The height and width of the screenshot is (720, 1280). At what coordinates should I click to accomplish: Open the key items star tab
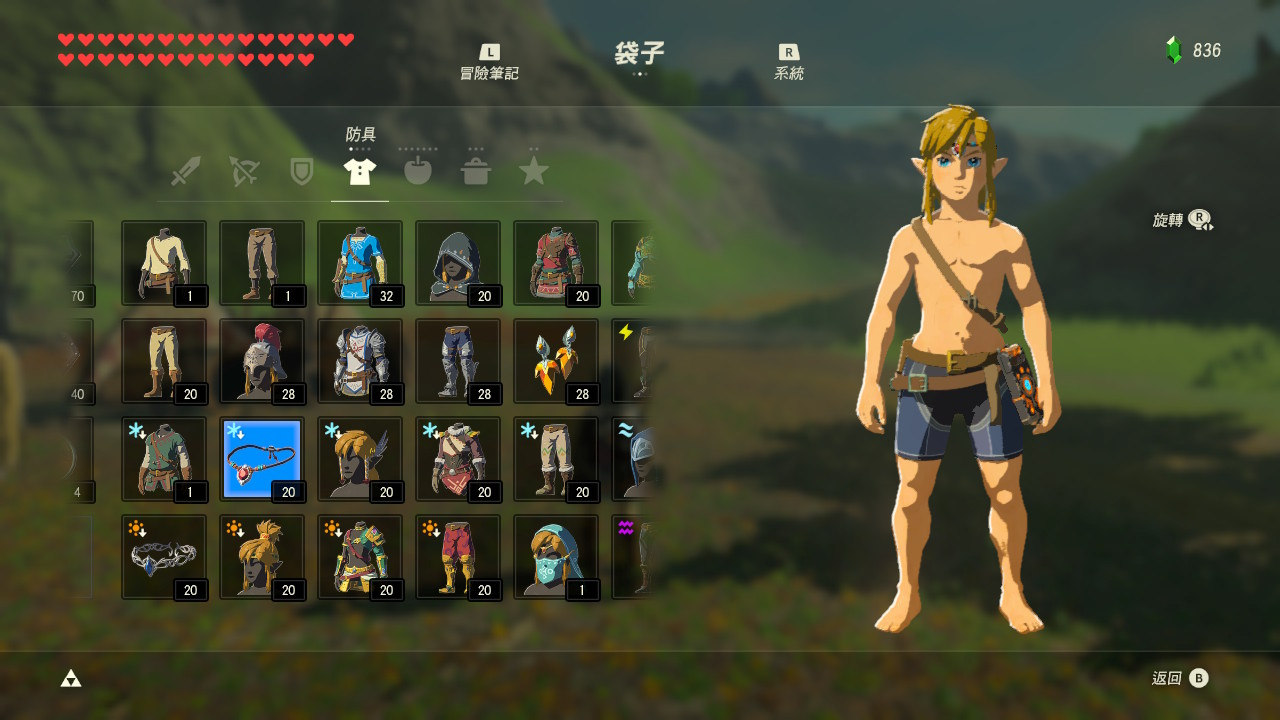pyautogui.click(x=534, y=171)
